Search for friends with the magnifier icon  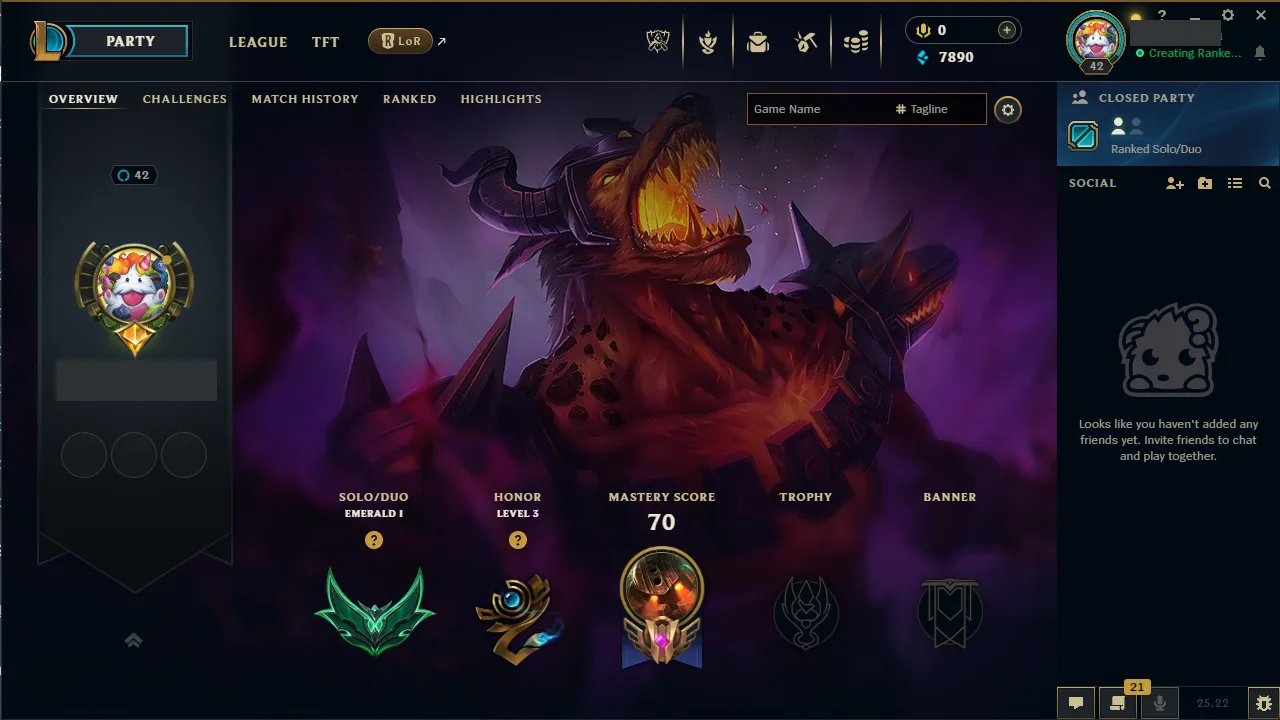tap(1265, 183)
